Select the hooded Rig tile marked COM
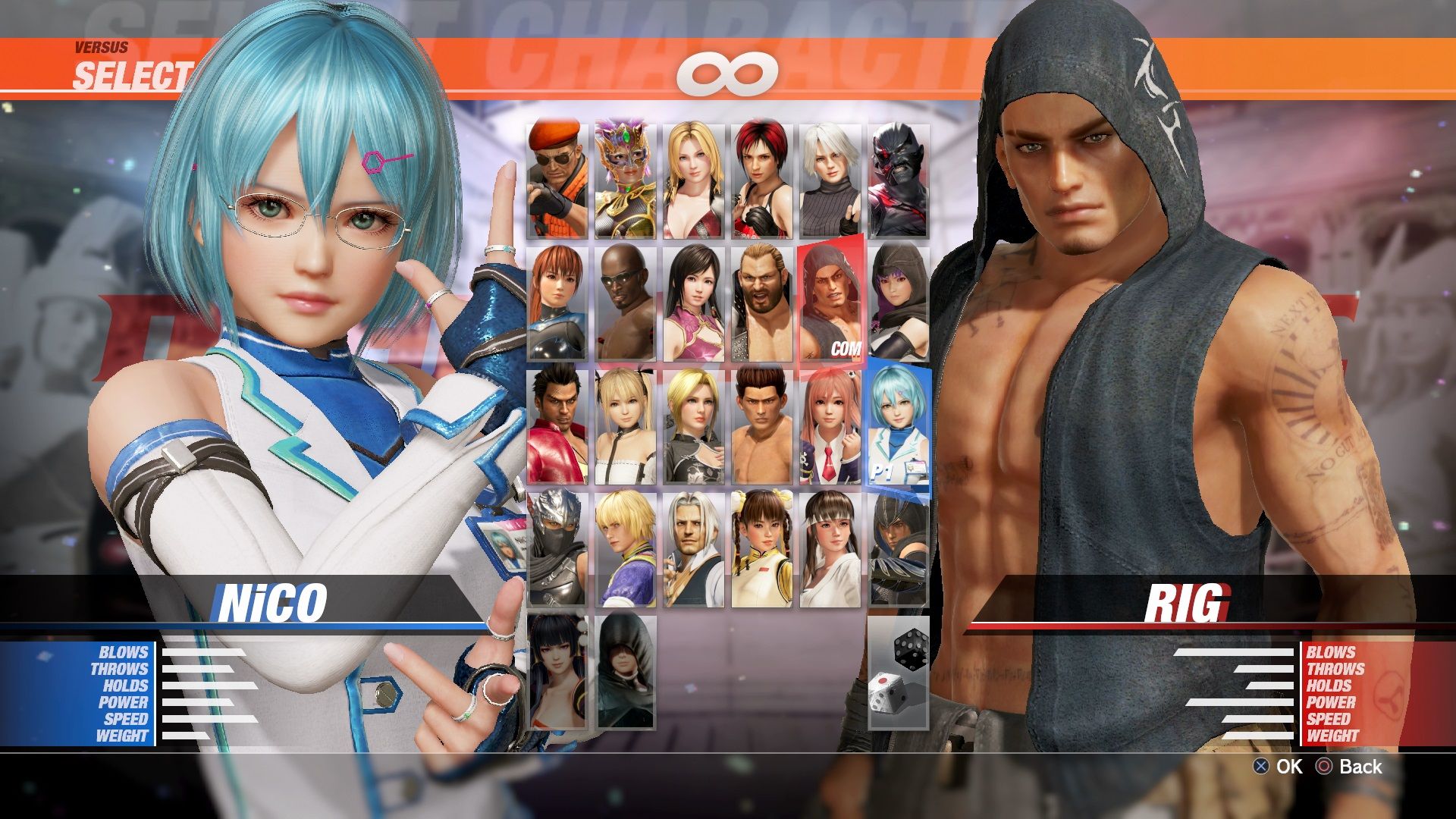 coord(830,303)
